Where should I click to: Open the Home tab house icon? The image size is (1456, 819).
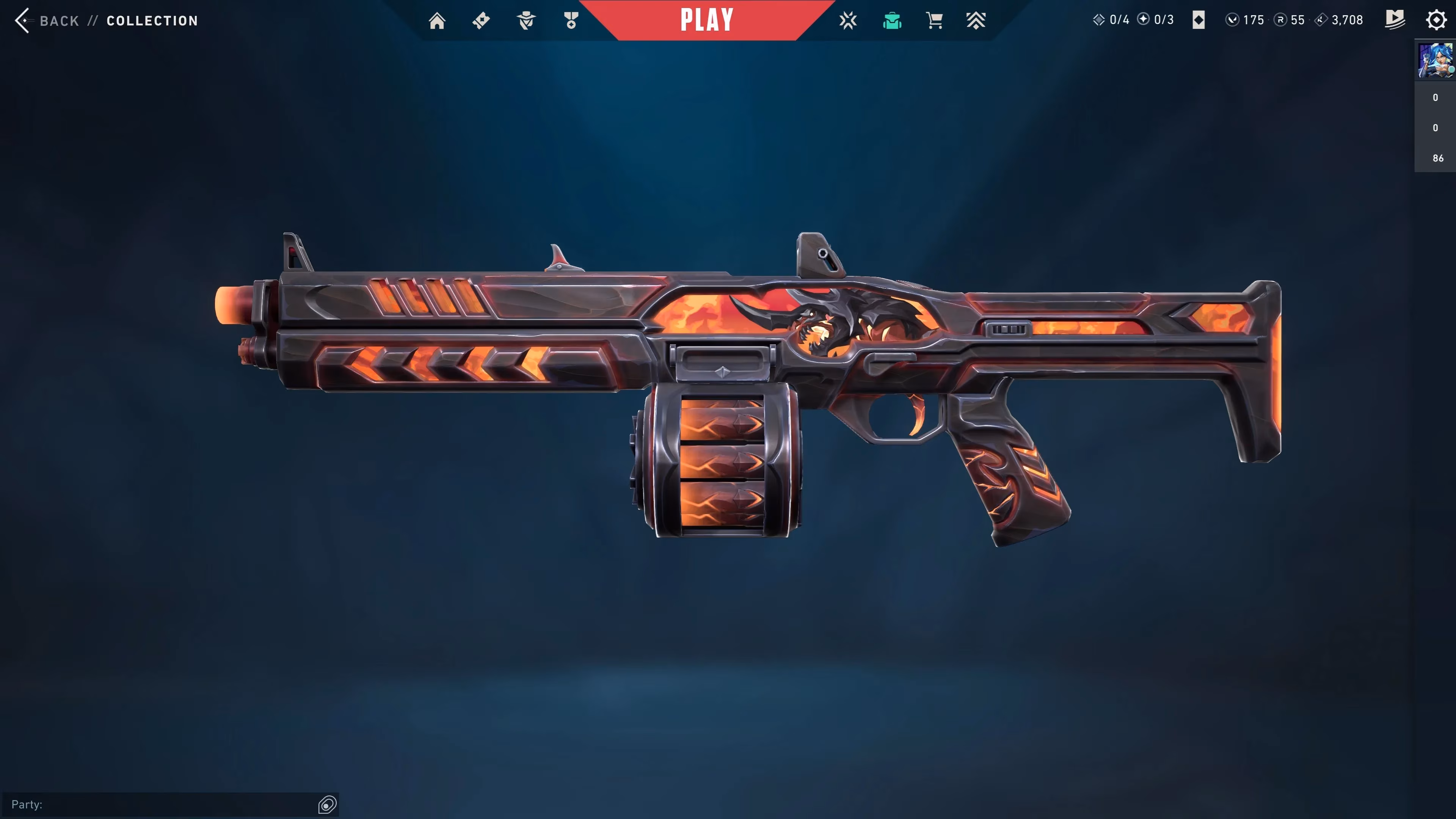tap(437, 21)
